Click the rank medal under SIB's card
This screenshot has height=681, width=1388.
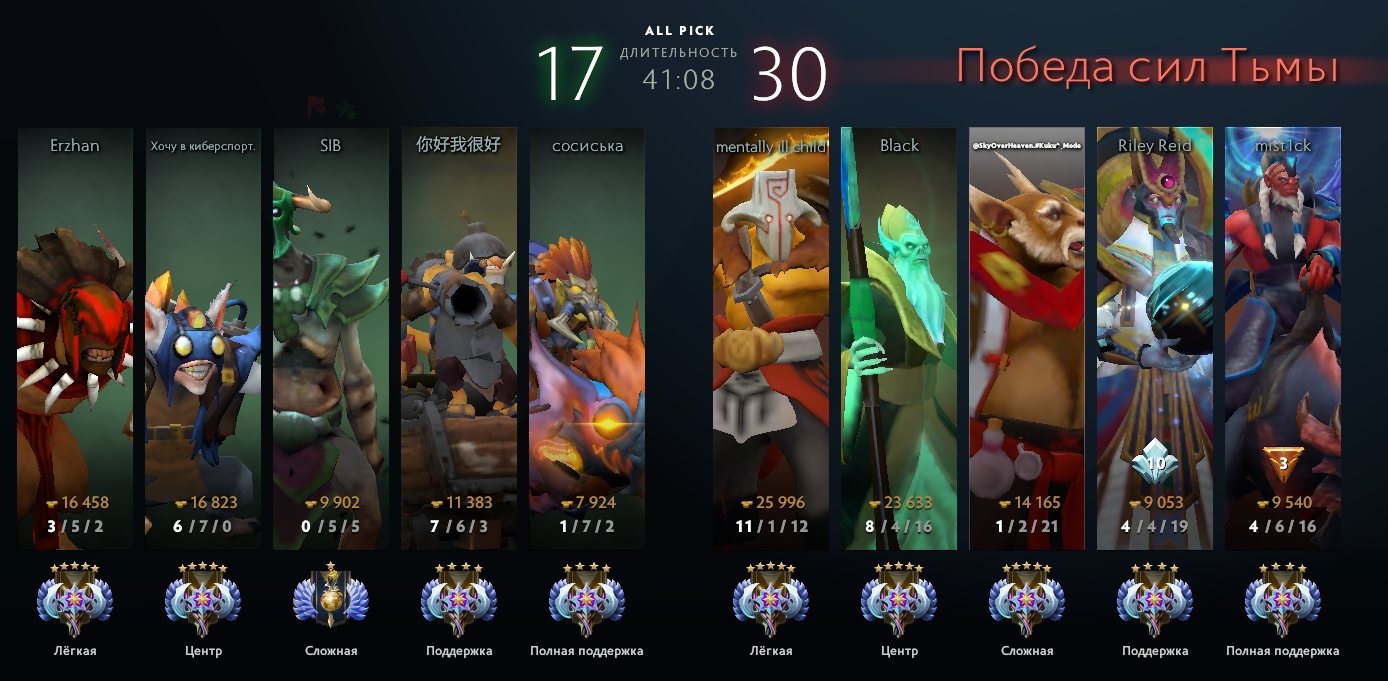[x=331, y=601]
